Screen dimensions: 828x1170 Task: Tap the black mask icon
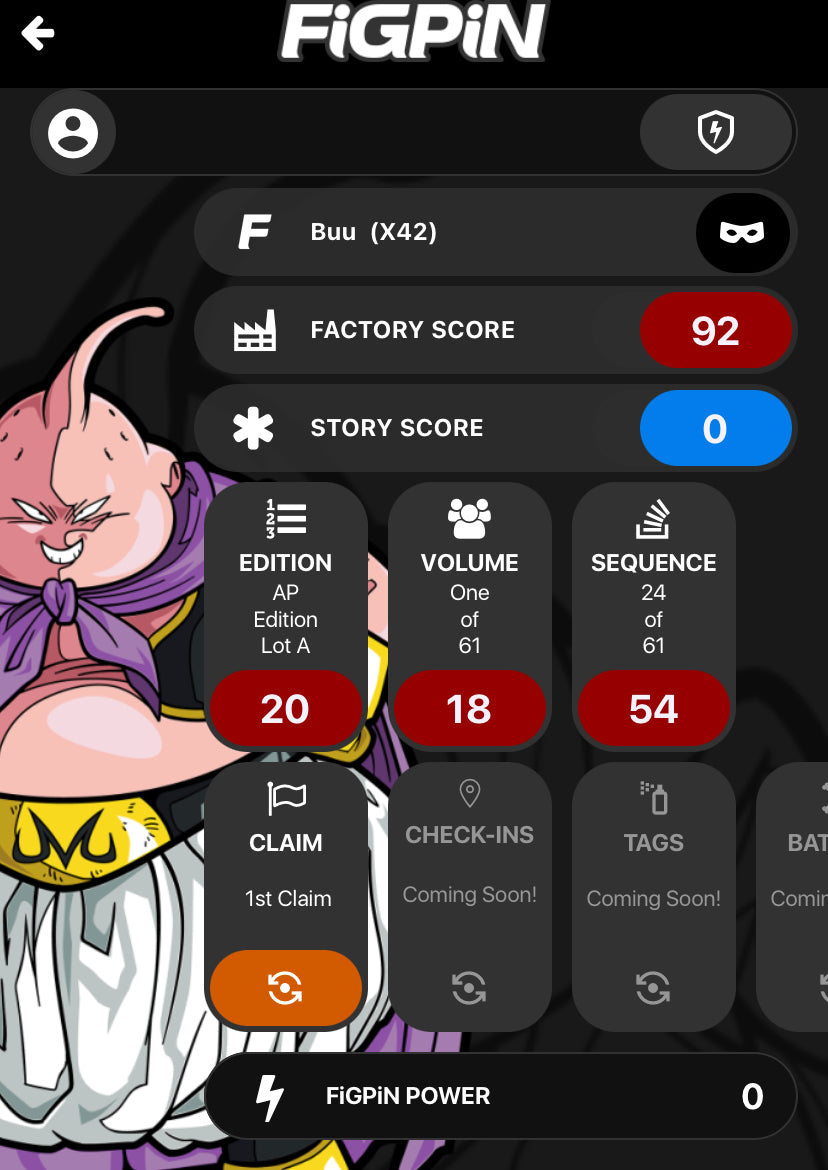742,232
